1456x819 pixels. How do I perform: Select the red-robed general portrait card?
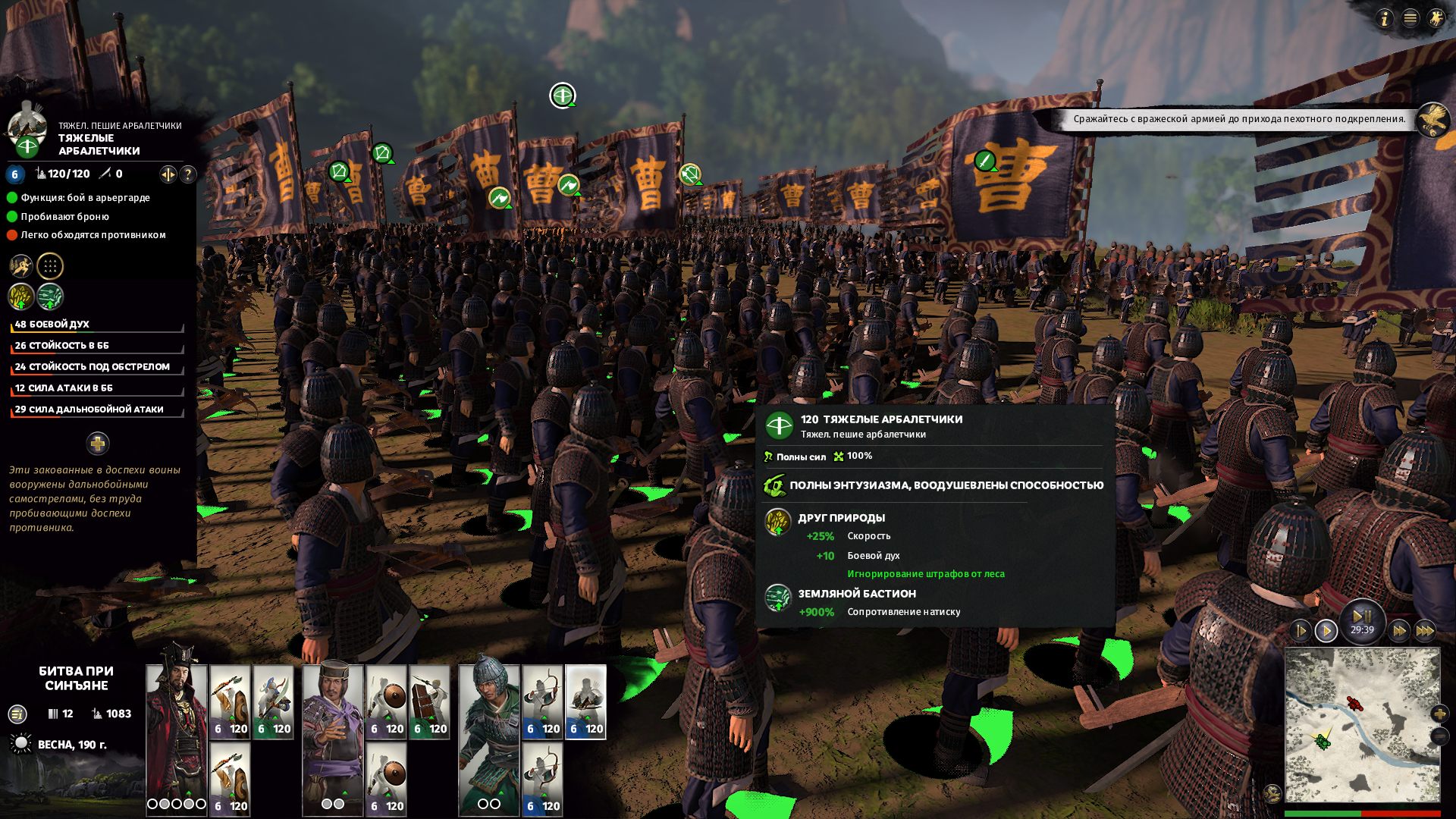tap(176, 728)
